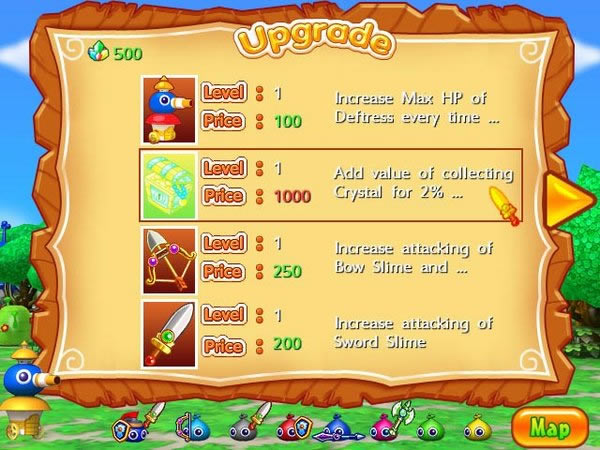Click the sword upgrade icon

pyautogui.click(x=169, y=332)
